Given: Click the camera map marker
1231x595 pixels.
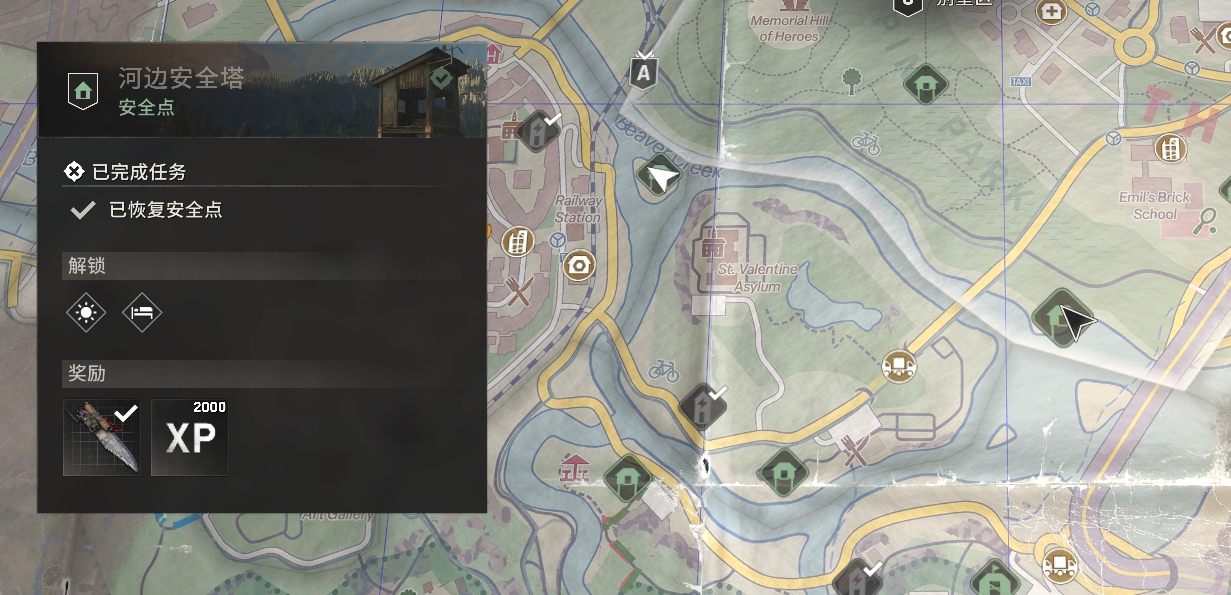Looking at the screenshot, I should click(x=577, y=265).
